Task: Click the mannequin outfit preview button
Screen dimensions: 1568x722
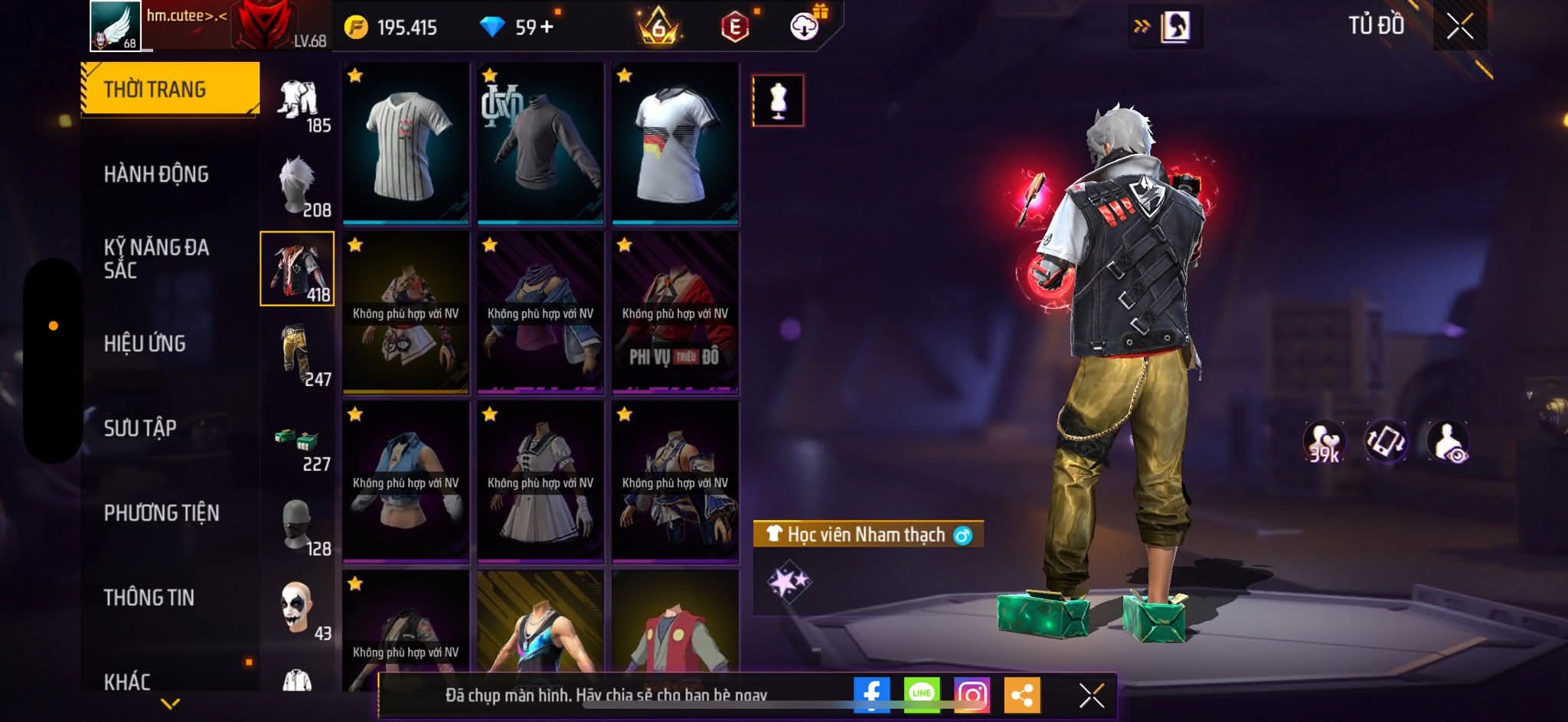Action: click(x=778, y=100)
